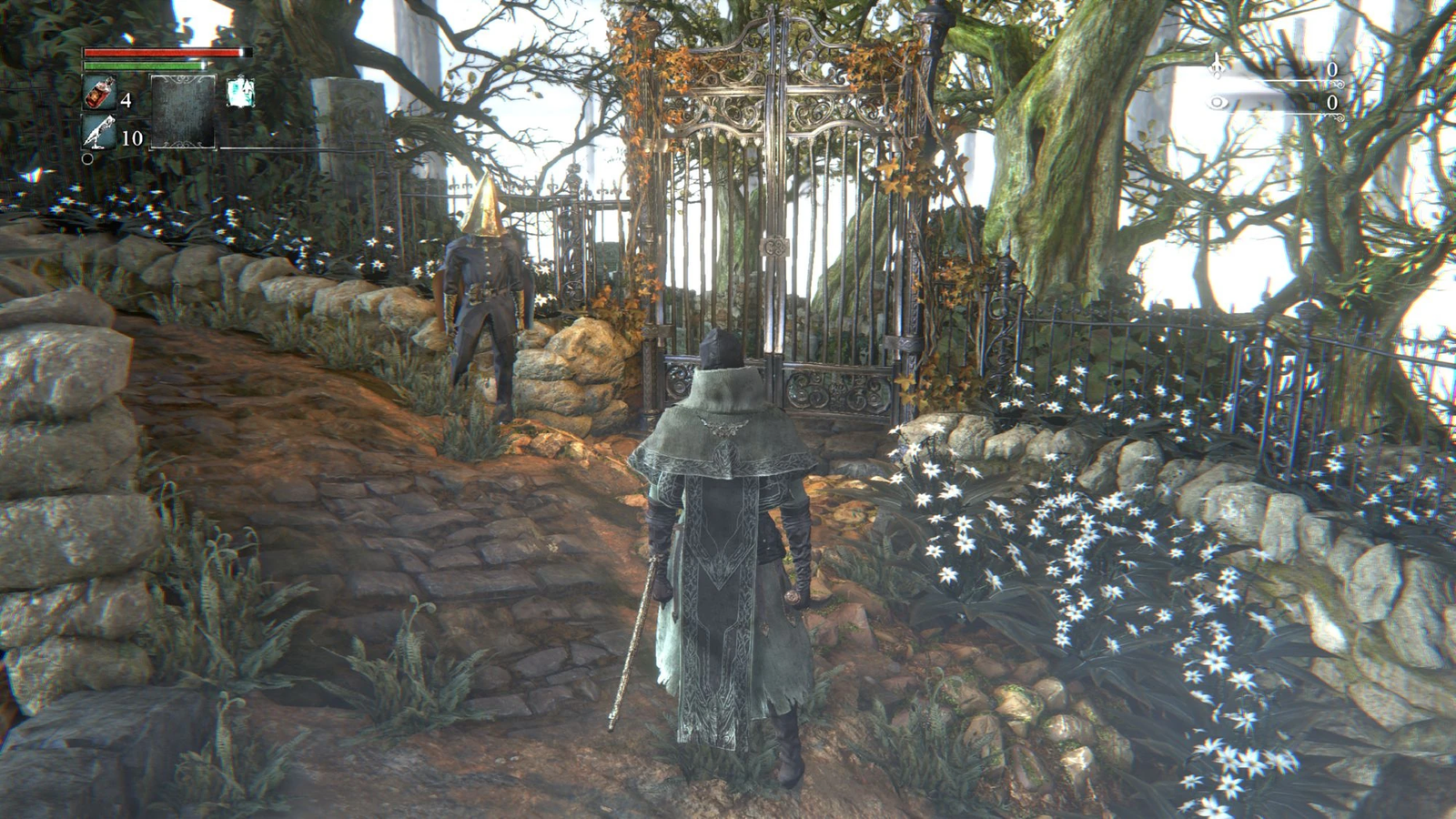This screenshot has width=1456, height=819.
Task: Click the circular button prompt below the quick slot
Action: [x=87, y=159]
